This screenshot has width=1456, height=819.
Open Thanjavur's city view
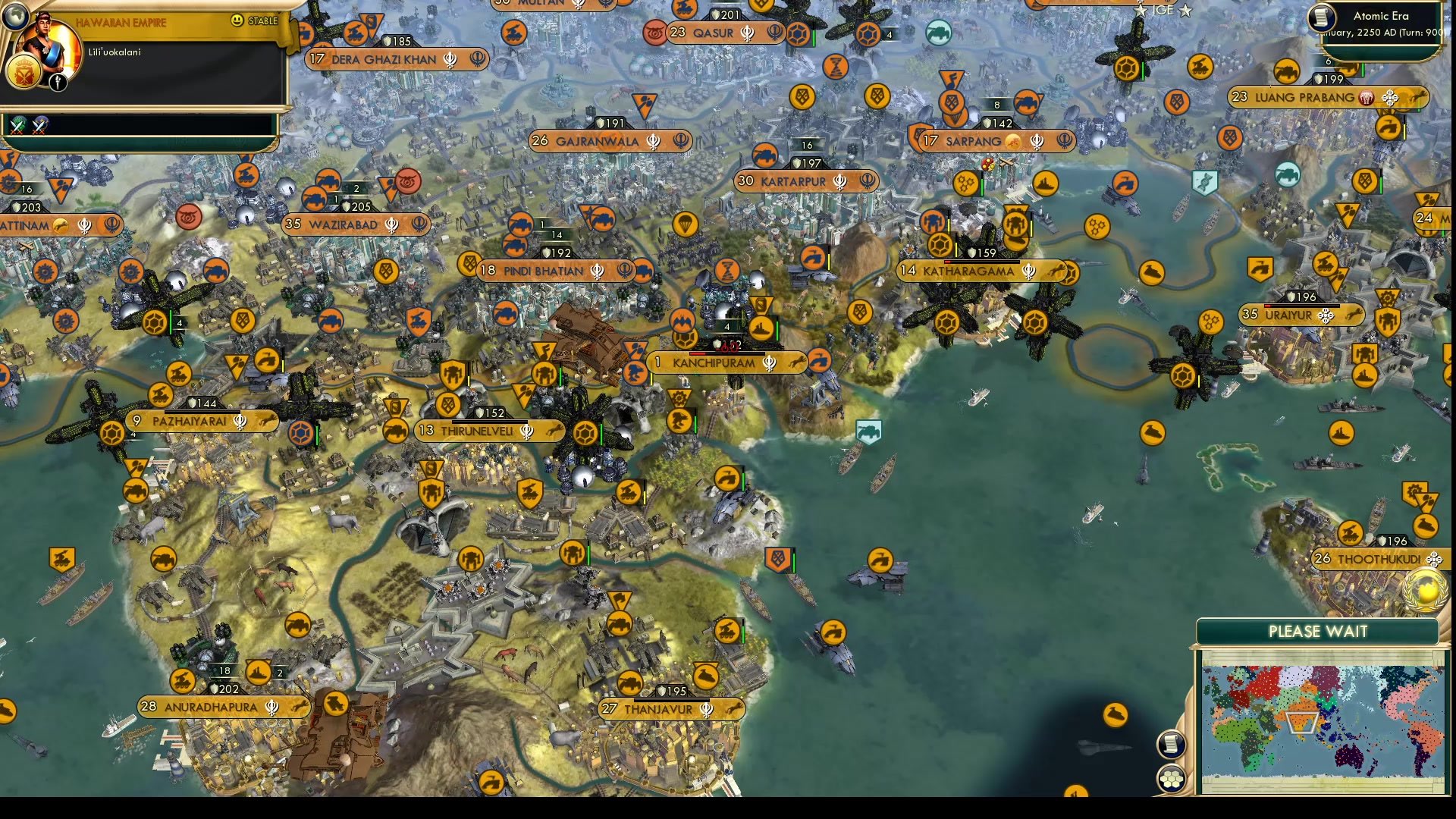(660, 710)
